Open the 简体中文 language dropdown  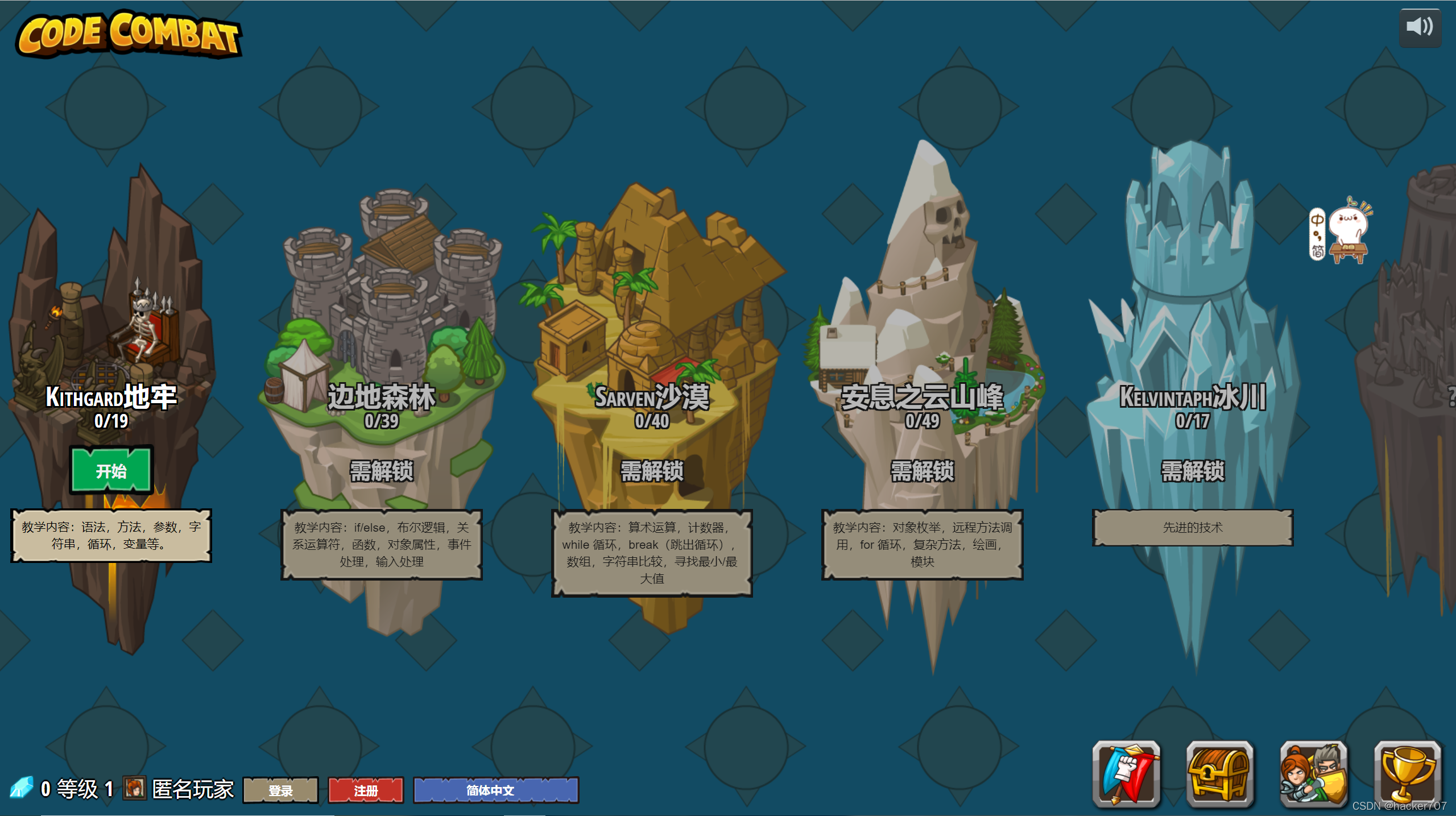[x=495, y=790]
